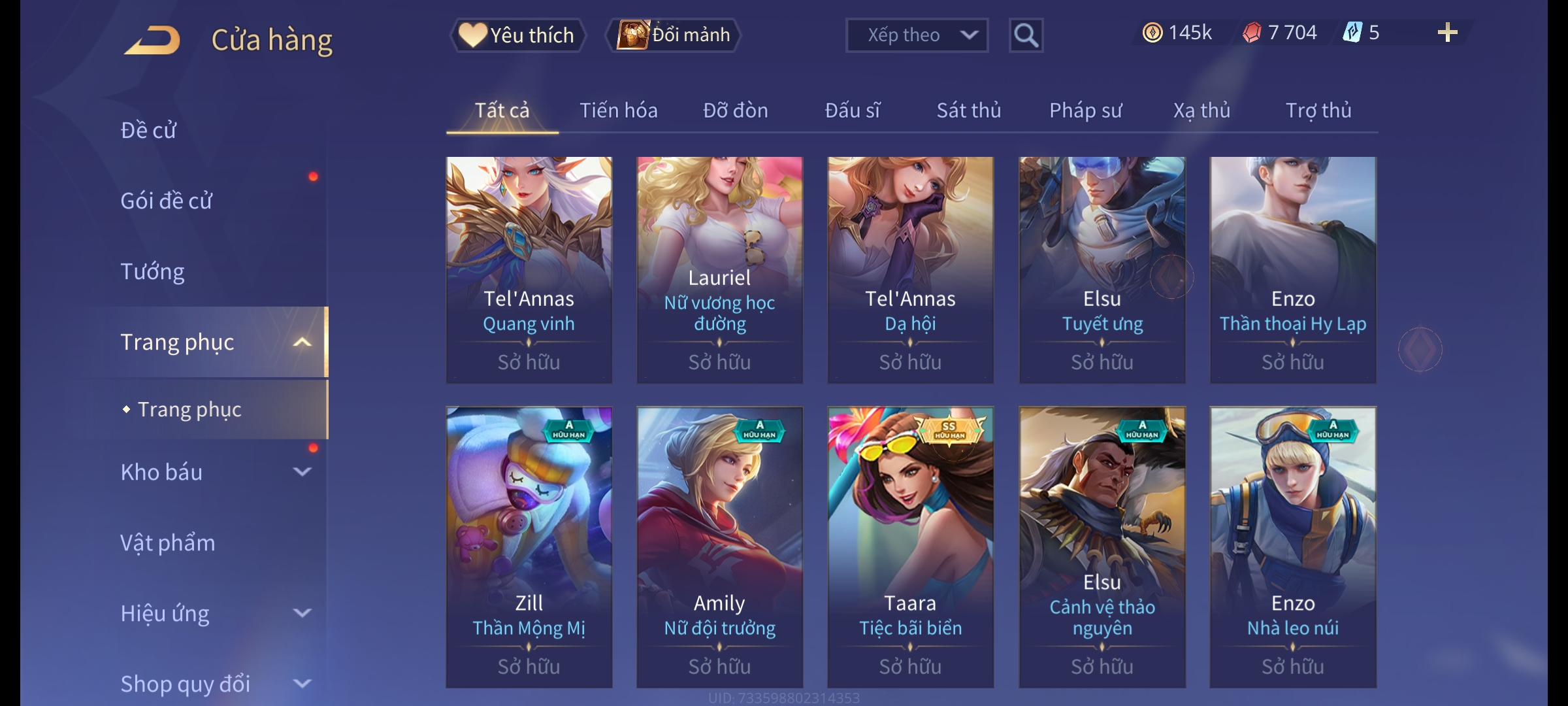Select the Lauriel Nữ vương học đường skin
Viewport: 1568px width, 706px height.
coord(719,269)
